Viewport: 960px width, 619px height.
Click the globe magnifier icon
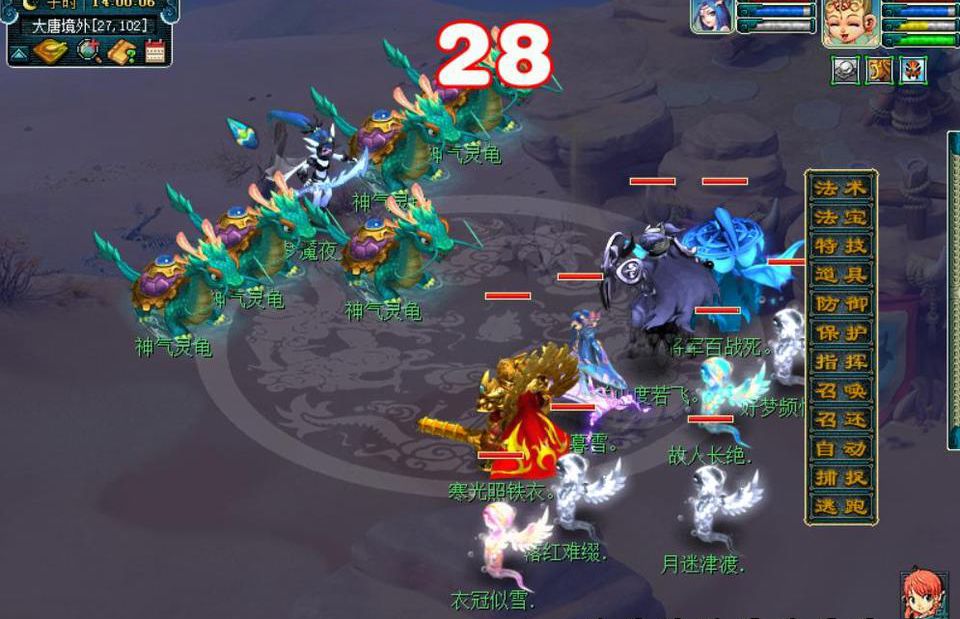pos(90,51)
